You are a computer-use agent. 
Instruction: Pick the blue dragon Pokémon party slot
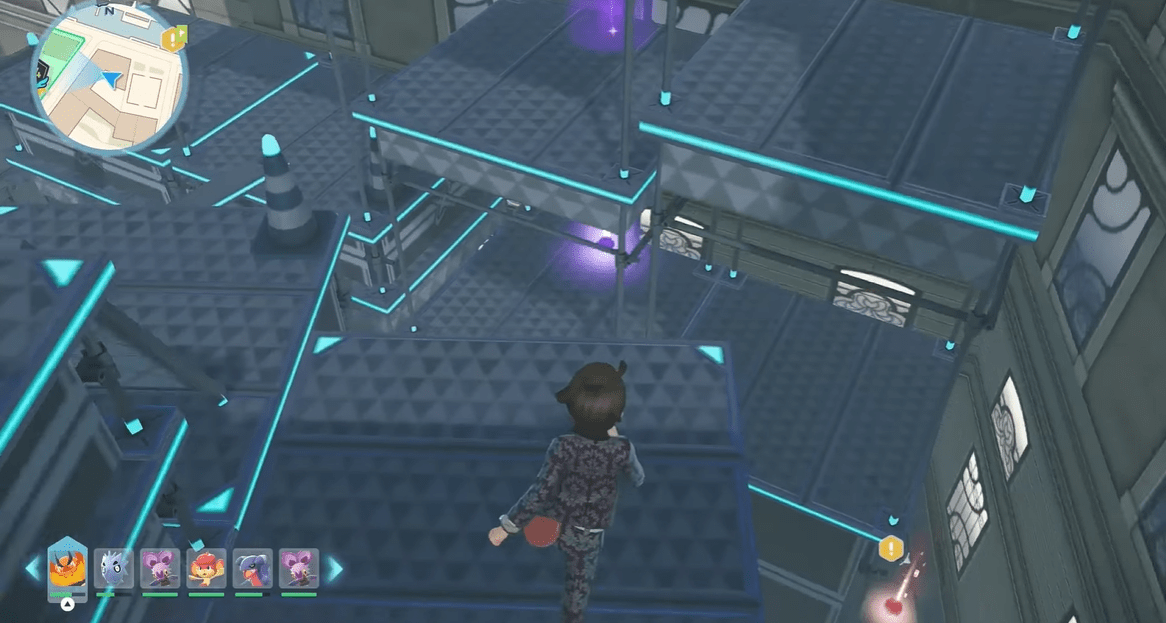[x=252, y=569]
